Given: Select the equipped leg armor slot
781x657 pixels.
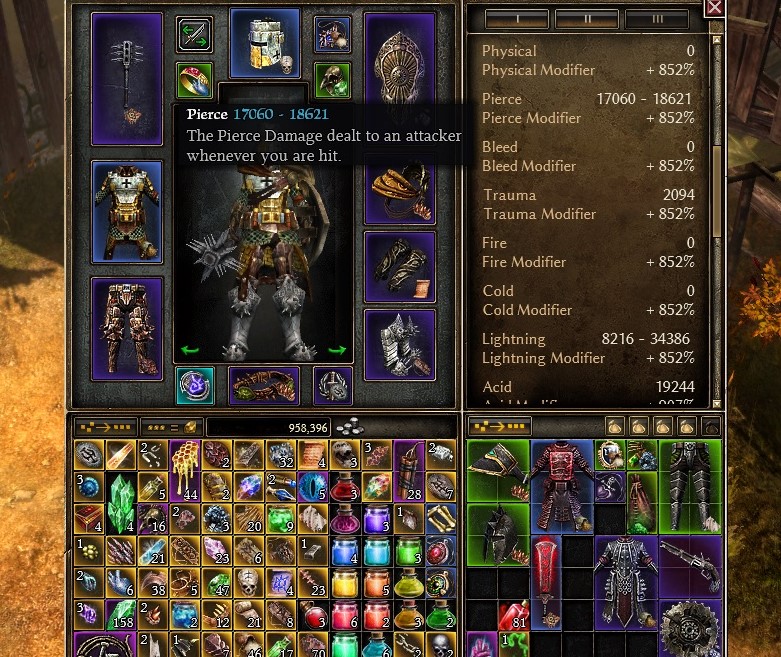Looking at the screenshot, I should pyautogui.click(x=127, y=329).
